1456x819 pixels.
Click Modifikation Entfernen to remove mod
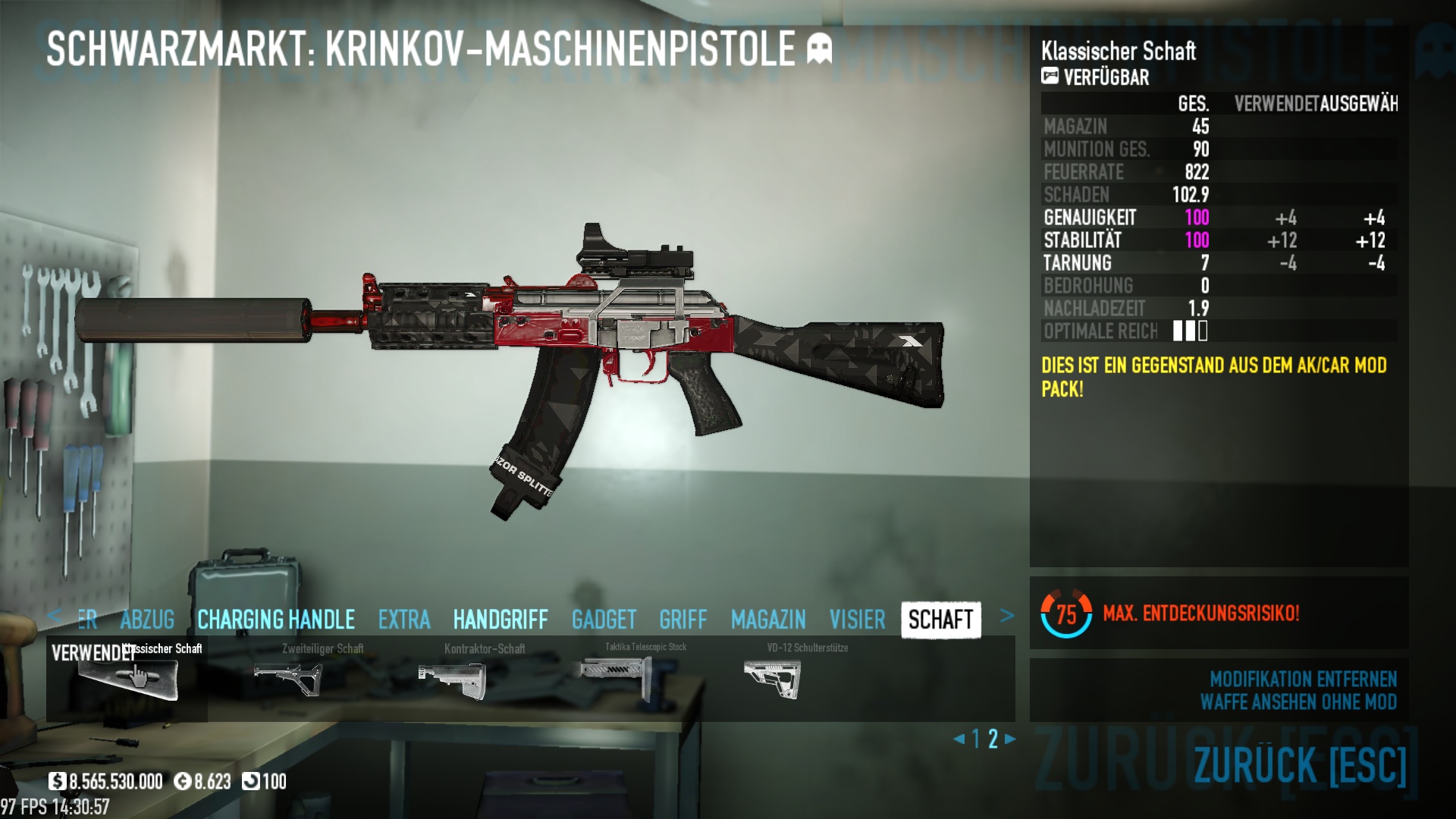[x=1303, y=679]
